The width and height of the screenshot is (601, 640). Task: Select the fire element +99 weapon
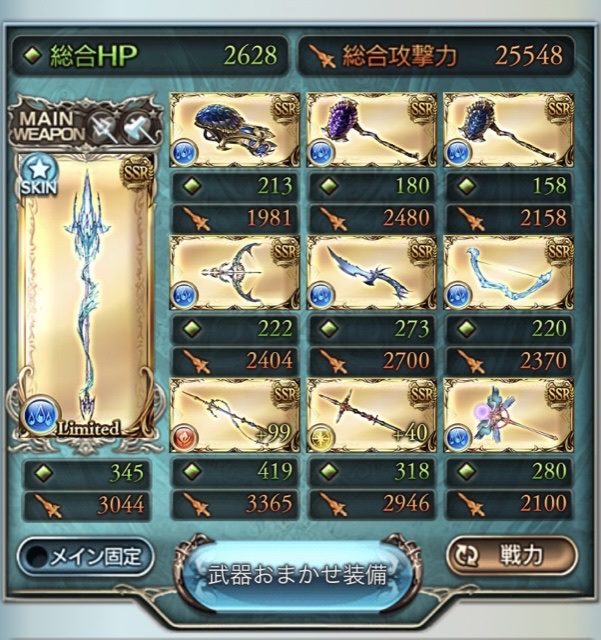235,415
